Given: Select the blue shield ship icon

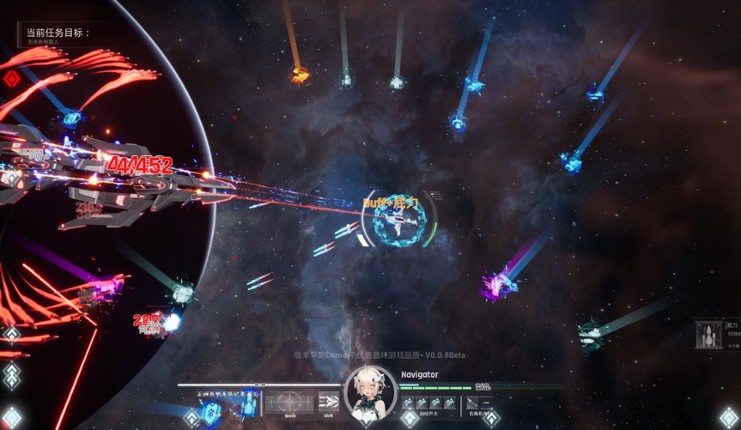Looking at the screenshot, I should point(211,411).
